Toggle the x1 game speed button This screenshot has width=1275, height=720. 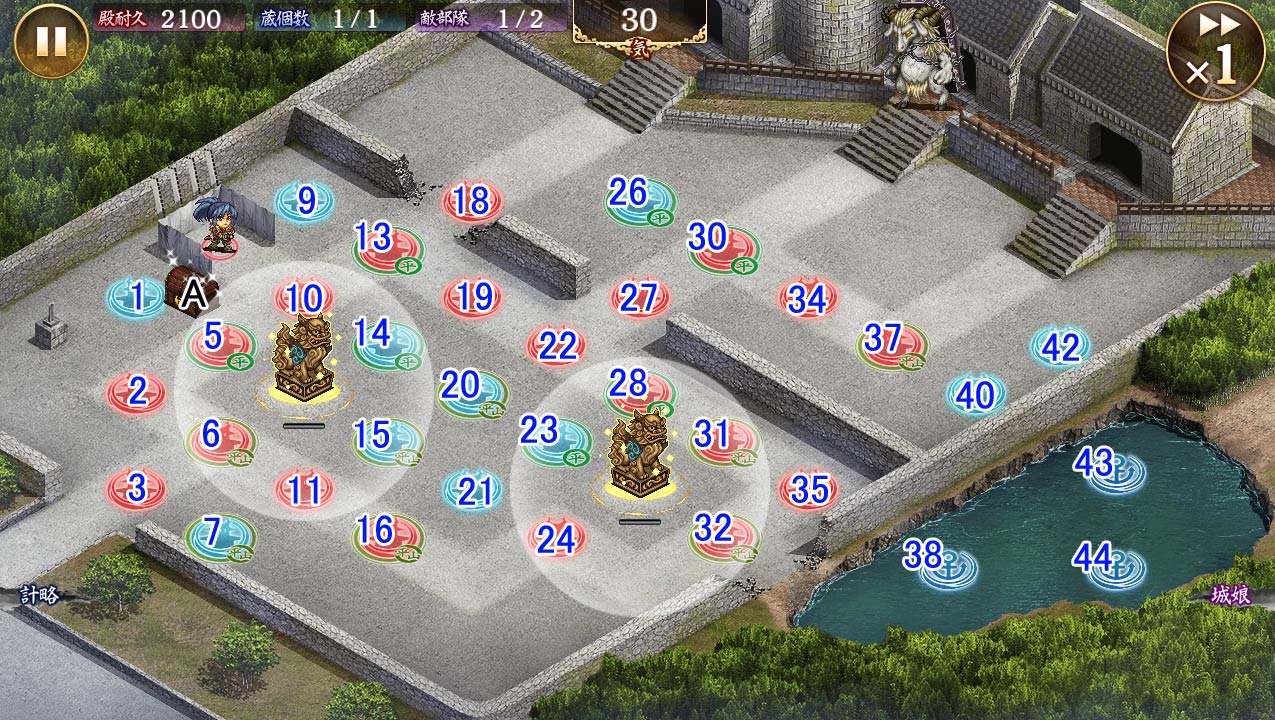pos(1215,51)
